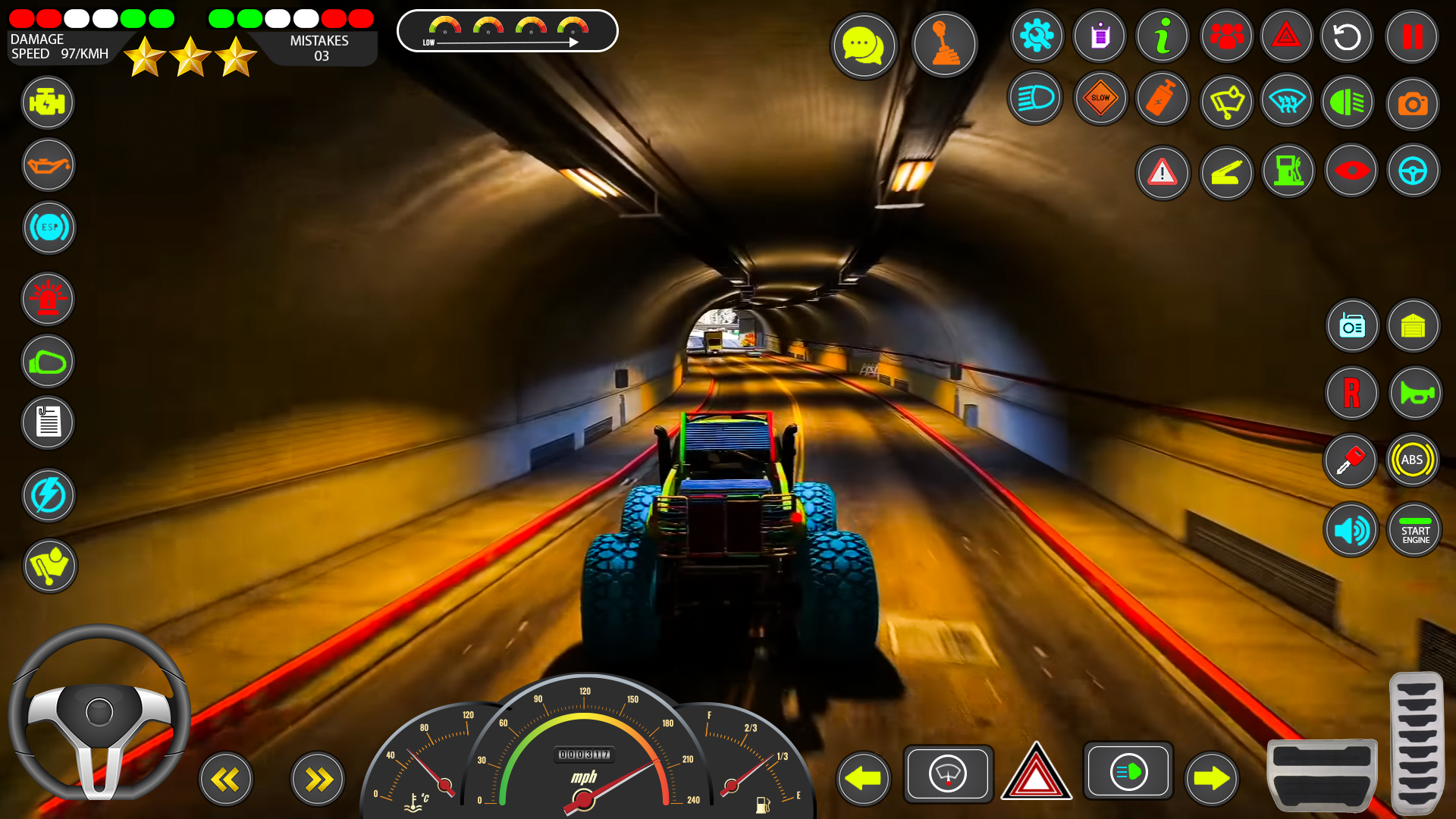Open the gear shifter control
The image size is (1456, 819).
click(x=944, y=44)
